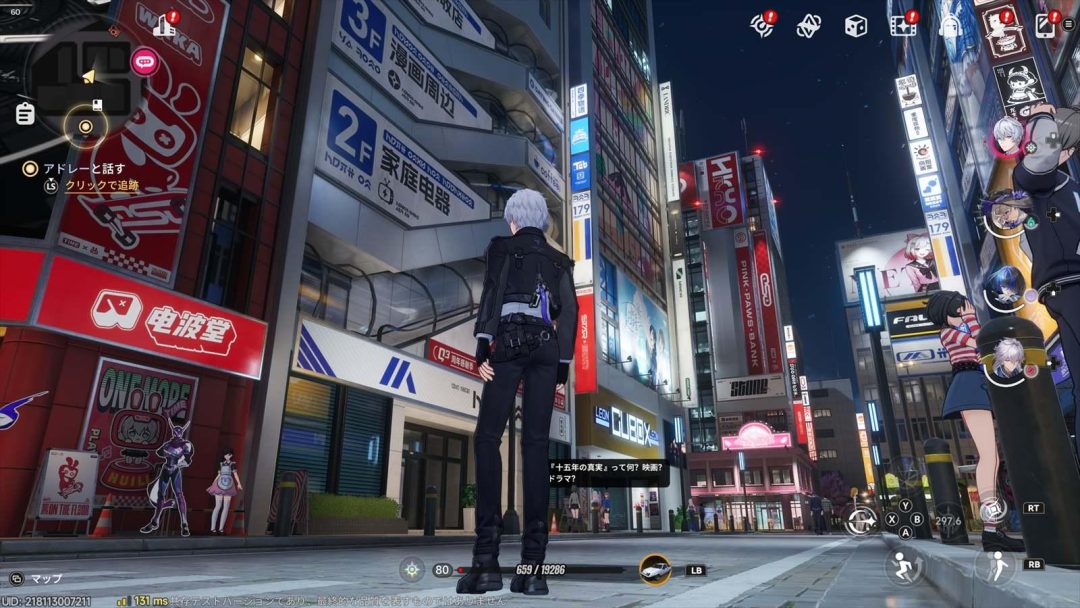Screen dimensions: 1080x608
Task: Open the star-shaped icon in top bar
Action: click(808, 27)
